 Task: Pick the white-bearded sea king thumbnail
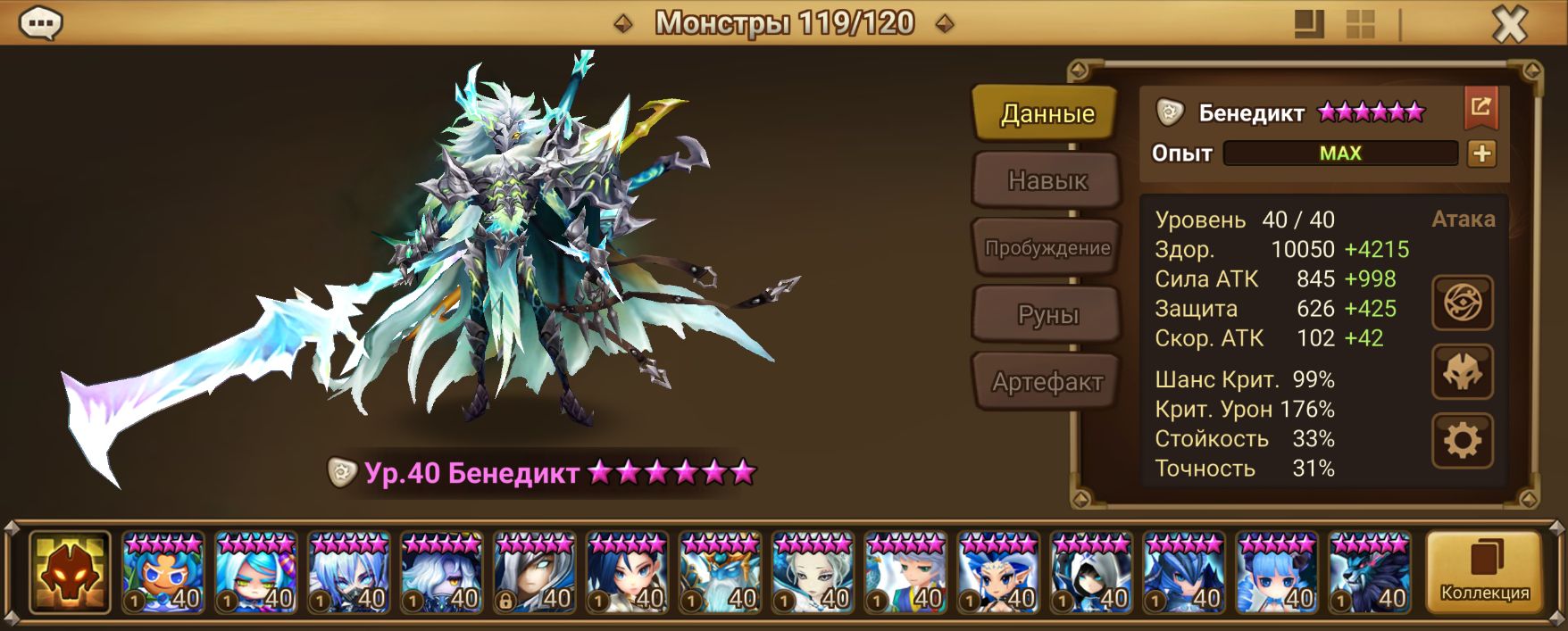(x=721, y=572)
